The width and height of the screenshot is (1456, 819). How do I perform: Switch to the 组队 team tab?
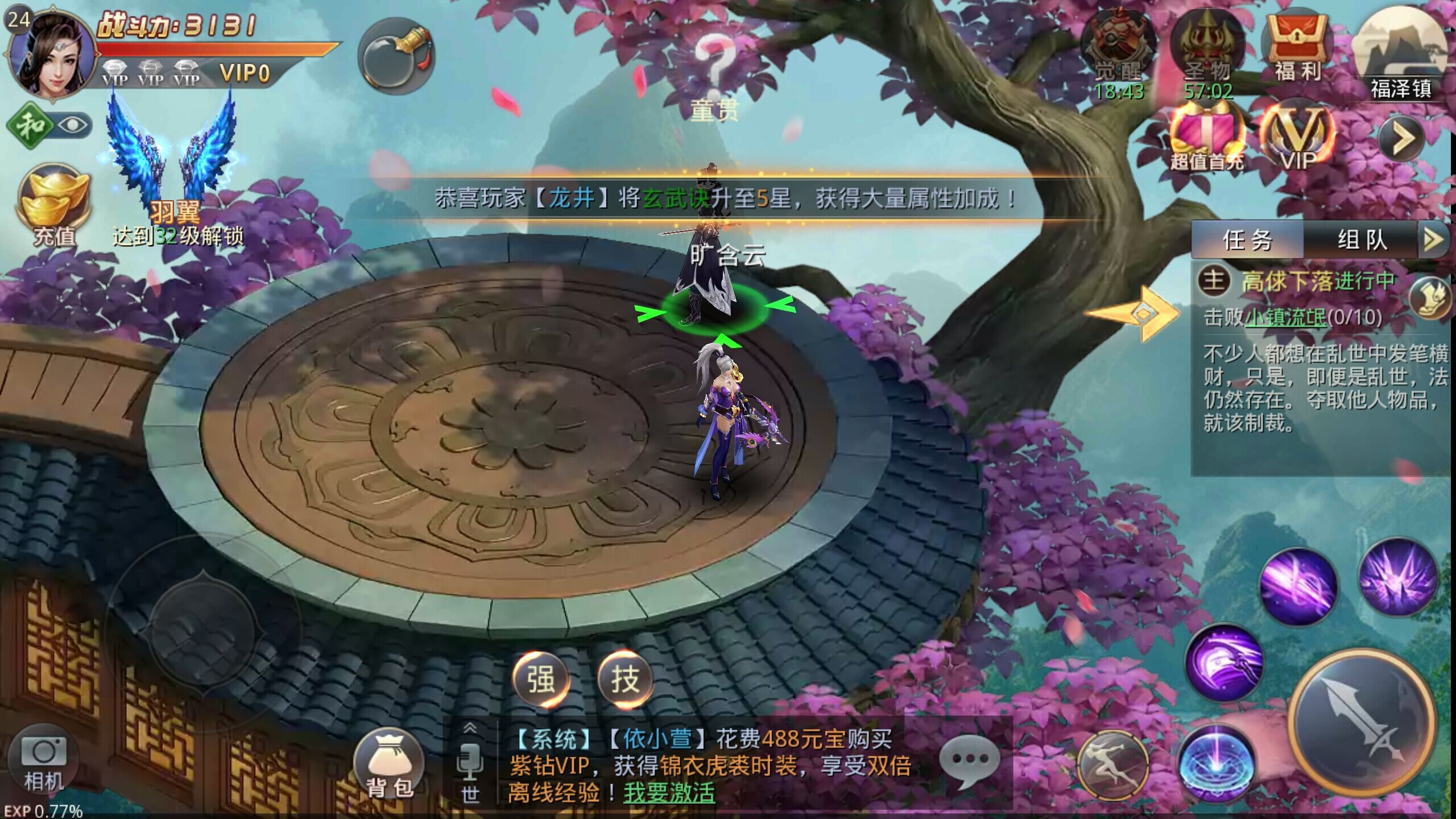tap(1362, 239)
